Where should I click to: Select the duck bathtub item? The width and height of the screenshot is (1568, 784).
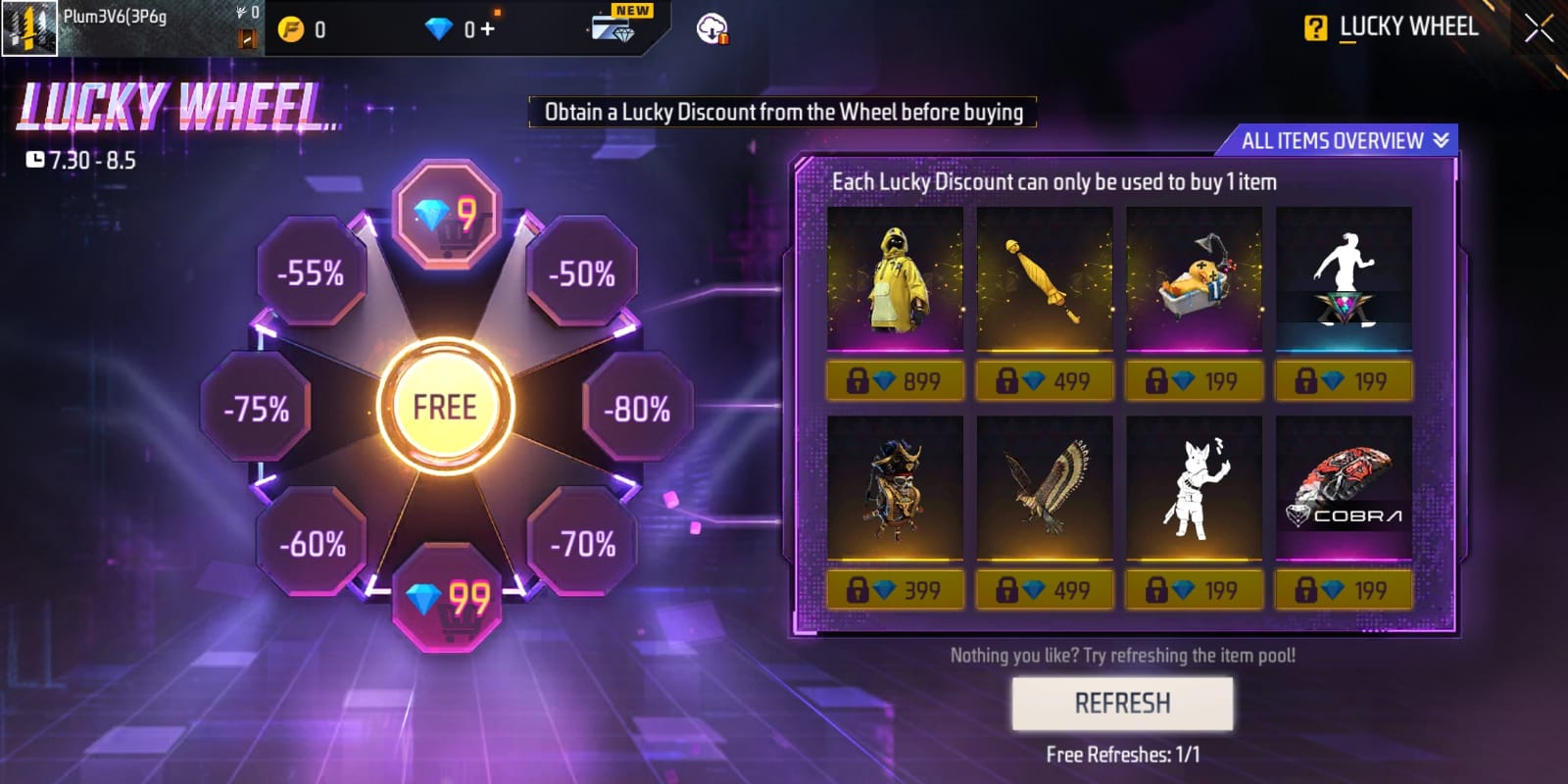point(1194,279)
